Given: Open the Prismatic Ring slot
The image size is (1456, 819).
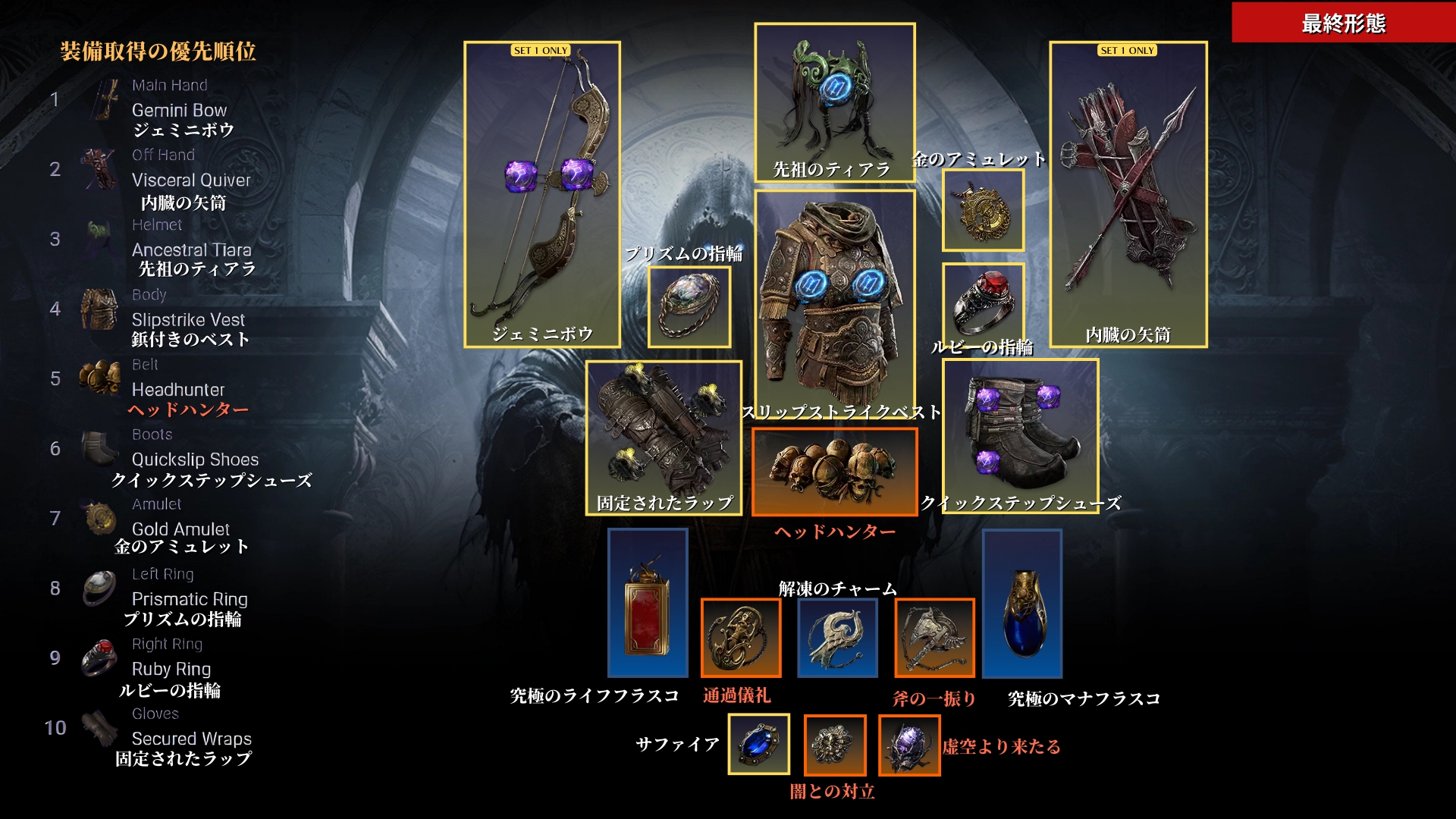Looking at the screenshot, I should tap(689, 306).
